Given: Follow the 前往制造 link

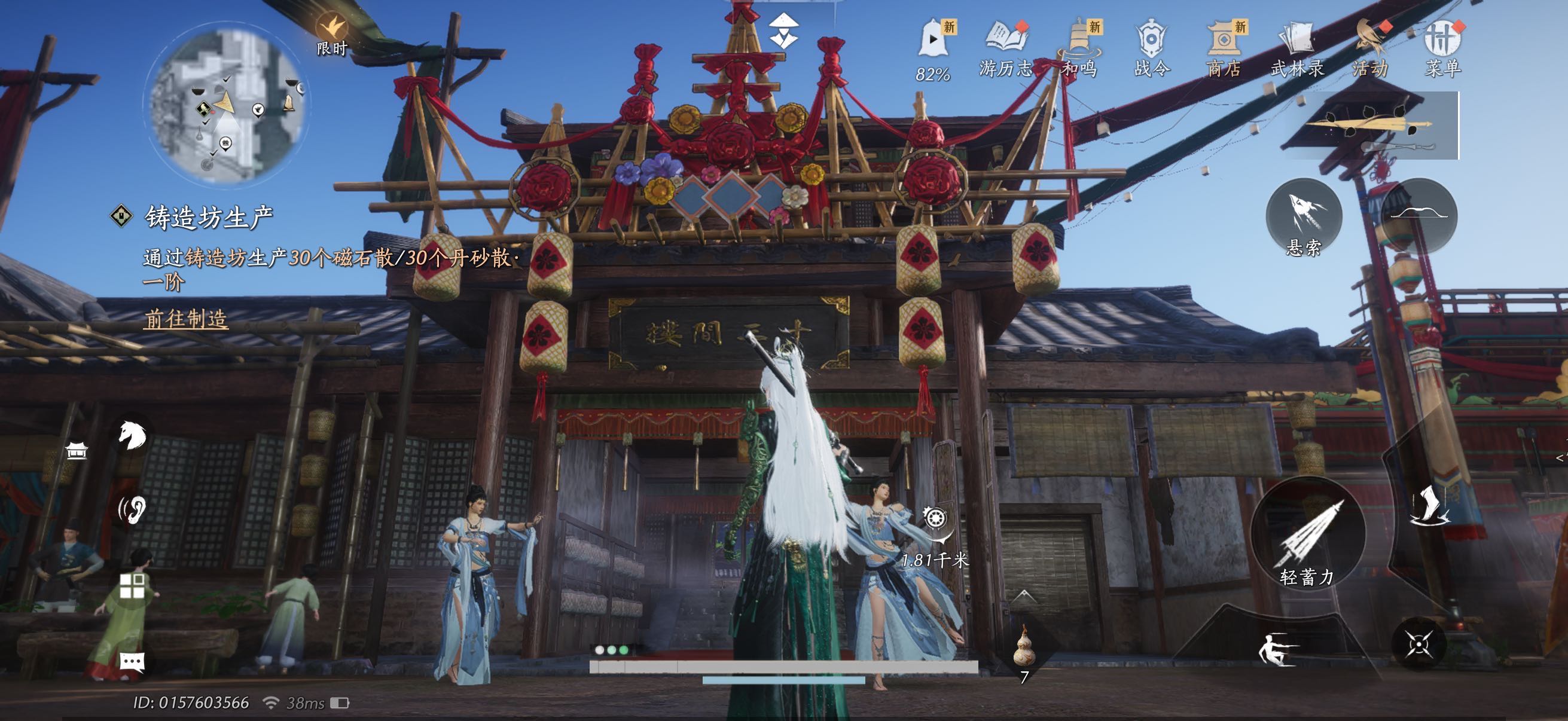Looking at the screenshot, I should coord(186,319).
